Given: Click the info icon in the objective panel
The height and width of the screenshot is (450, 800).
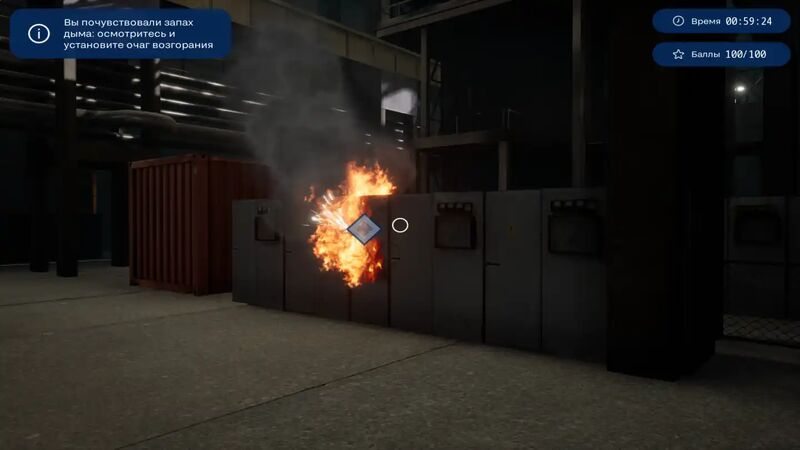Looking at the screenshot, I should (x=39, y=33).
